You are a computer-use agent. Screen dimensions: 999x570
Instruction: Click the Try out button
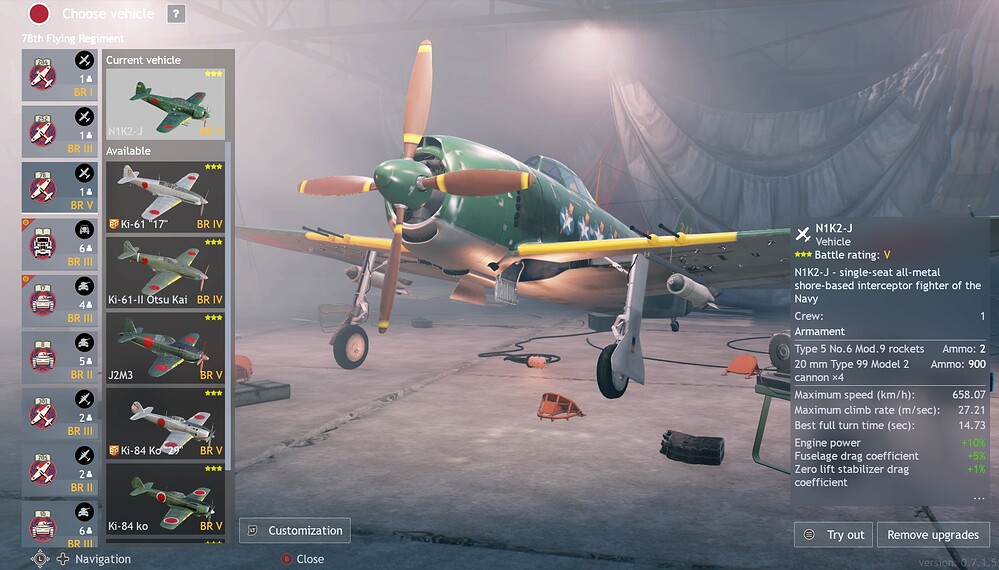(x=834, y=535)
